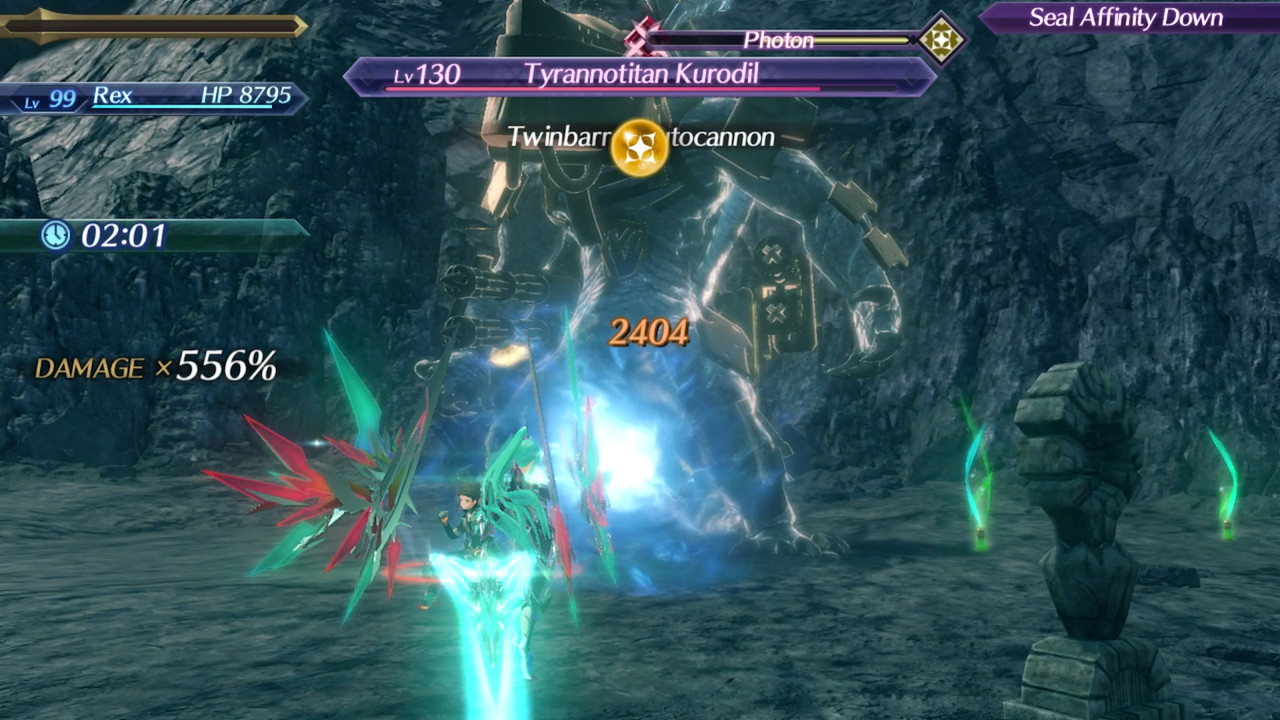This screenshot has height=720, width=1280.
Task: Click the DAMAGE ×556% multiplier text
Action: (x=155, y=369)
